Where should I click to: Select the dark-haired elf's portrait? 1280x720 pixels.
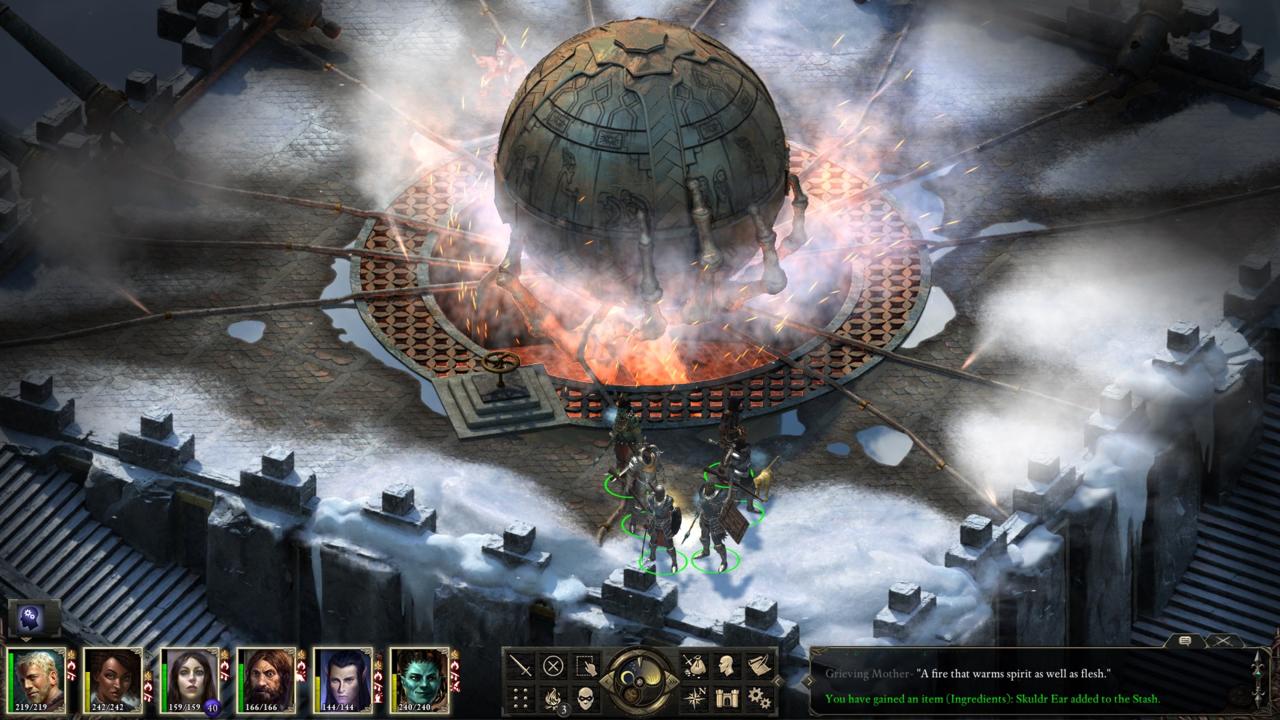342,678
